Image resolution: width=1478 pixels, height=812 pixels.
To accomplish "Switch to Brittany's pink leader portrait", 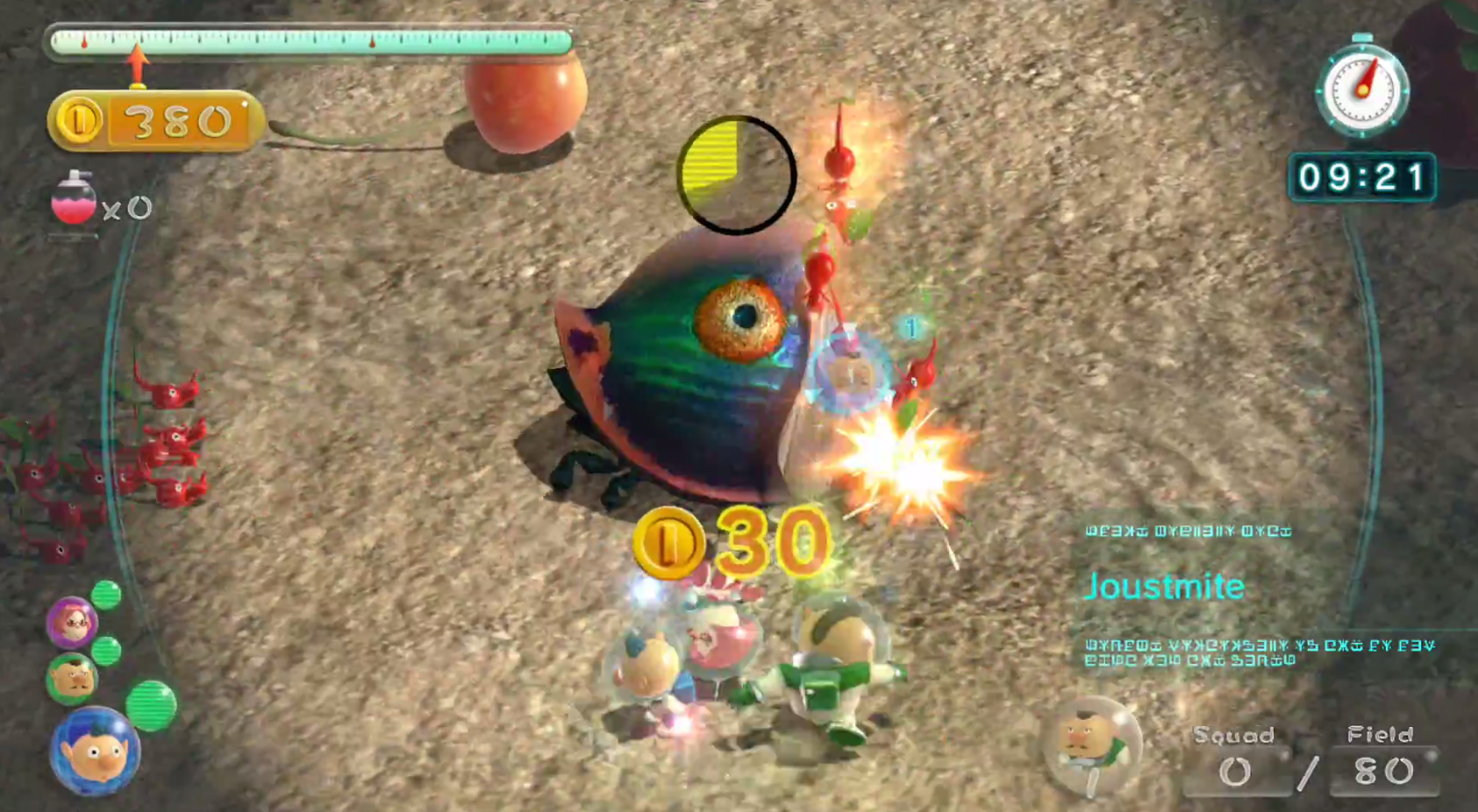I will [72, 622].
